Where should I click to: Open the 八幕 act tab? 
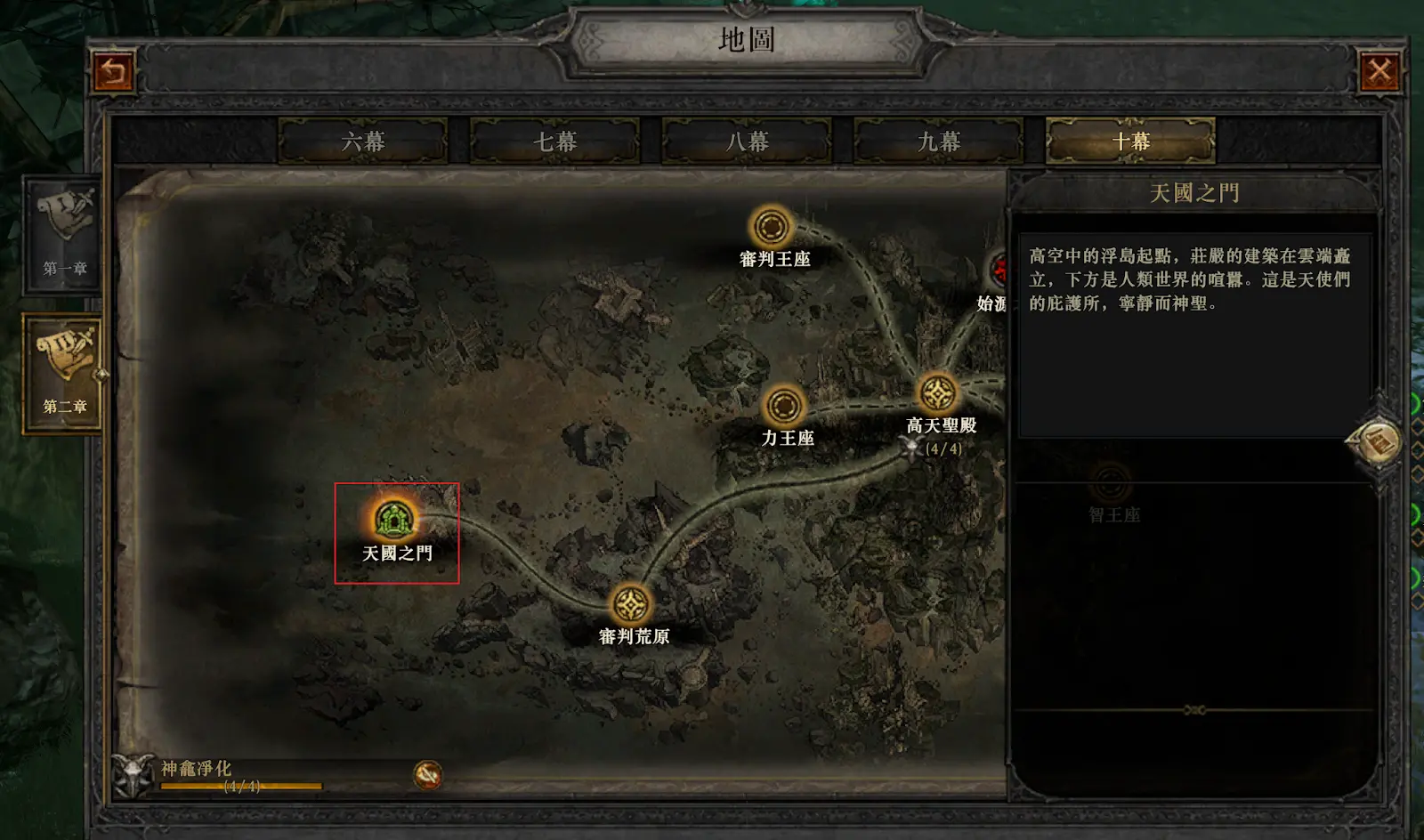click(x=747, y=141)
